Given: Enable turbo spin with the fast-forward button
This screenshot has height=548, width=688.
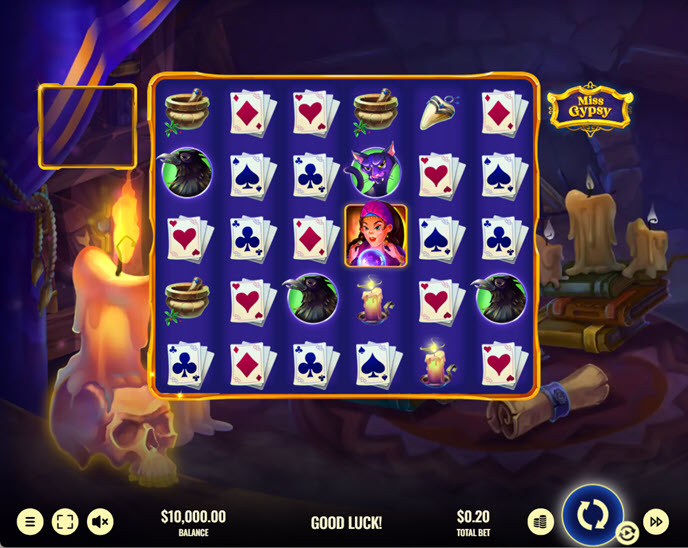Looking at the screenshot, I should (x=656, y=521).
